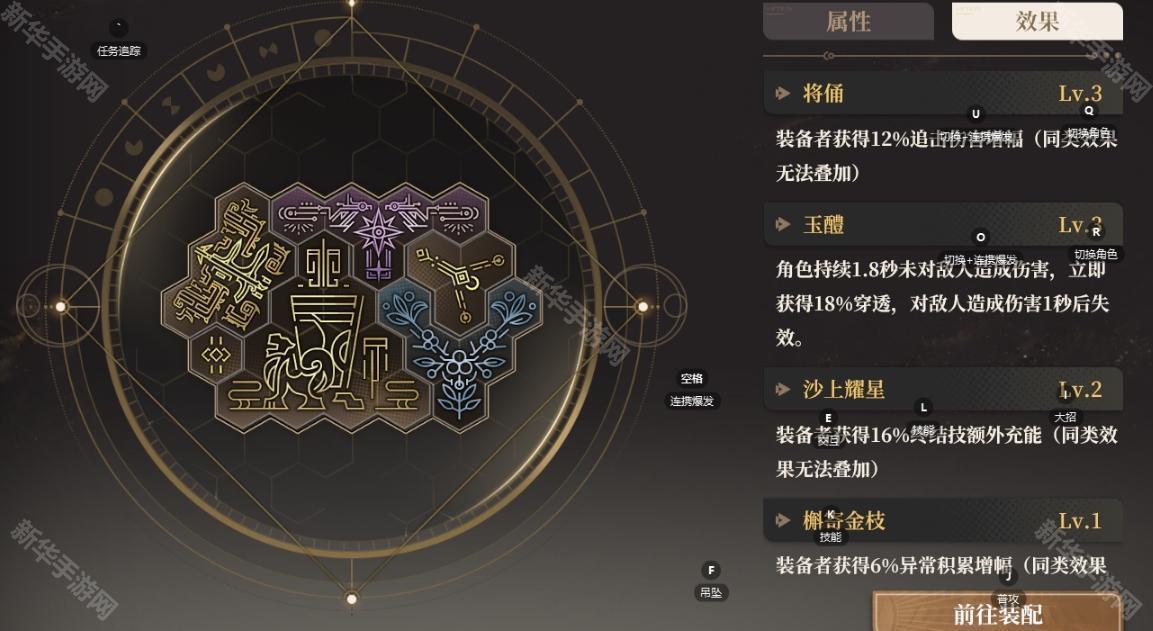Choose the 沙上耀星 Lv.2 effect row
Viewport: 1153px width, 631px height.
[x=942, y=390]
